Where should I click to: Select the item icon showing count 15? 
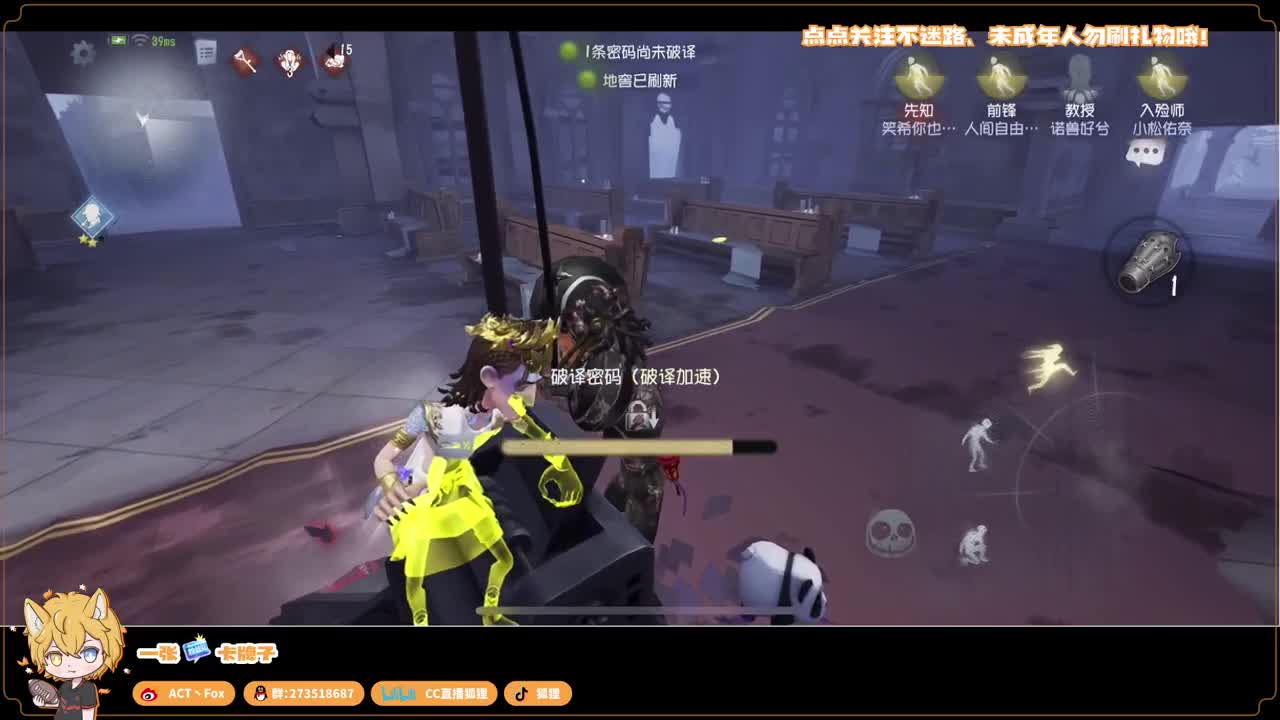(332, 60)
